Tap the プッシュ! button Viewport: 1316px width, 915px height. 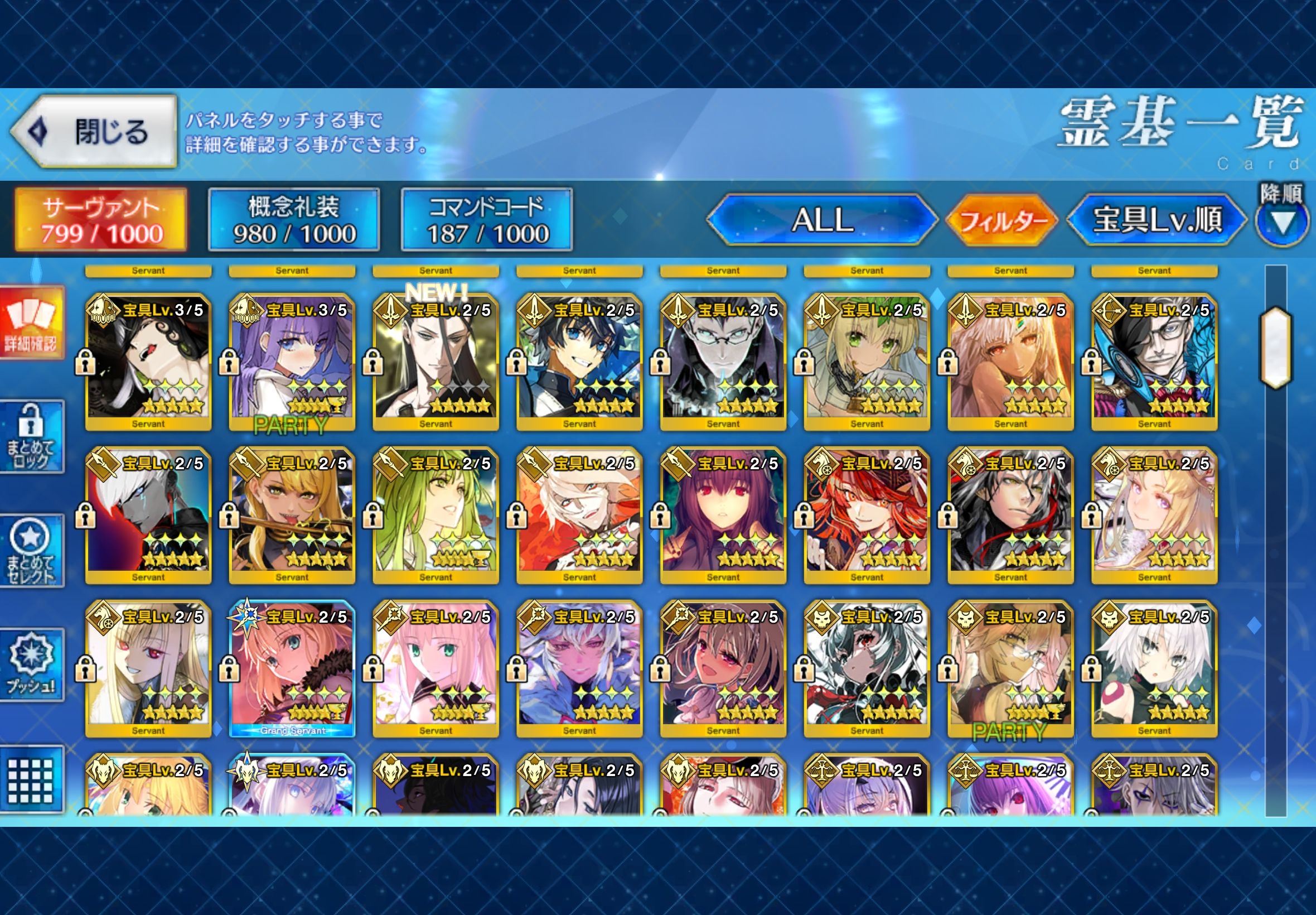coord(32,665)
